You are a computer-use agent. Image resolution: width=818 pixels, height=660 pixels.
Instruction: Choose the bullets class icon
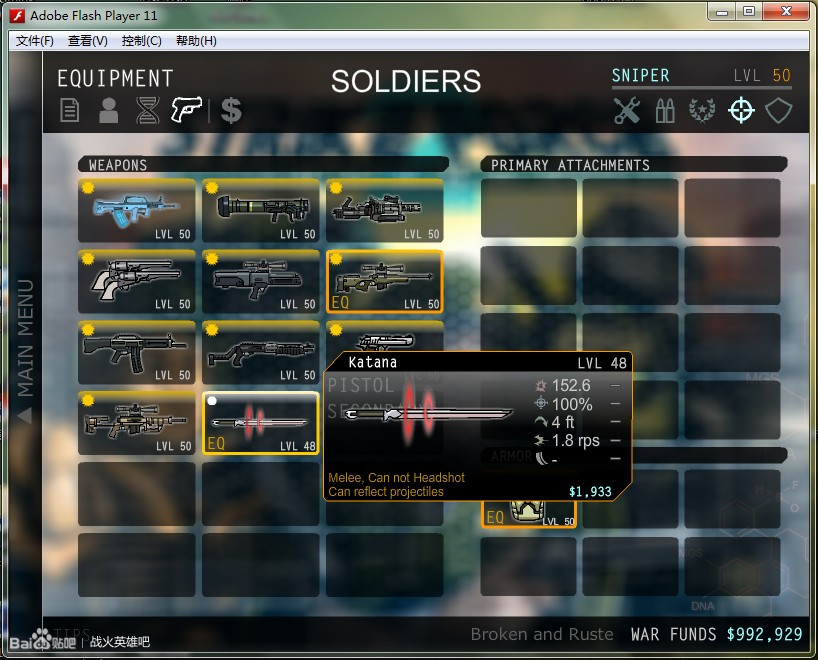pos(664,111)
